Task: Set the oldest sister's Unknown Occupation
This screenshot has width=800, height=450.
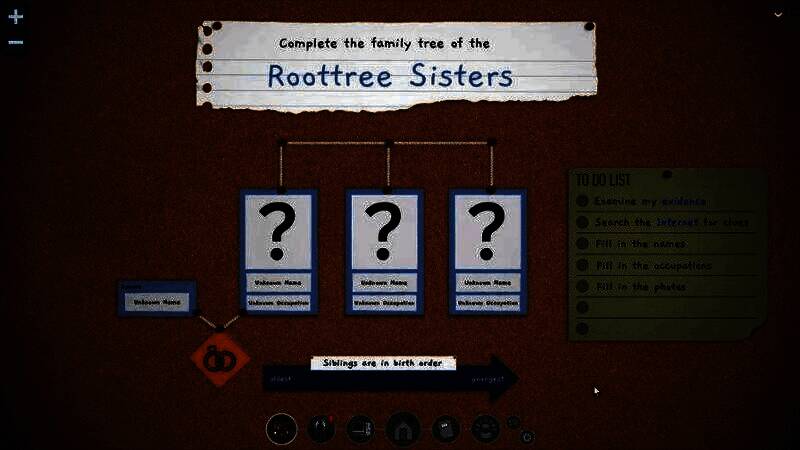Action: pos(279,302)
